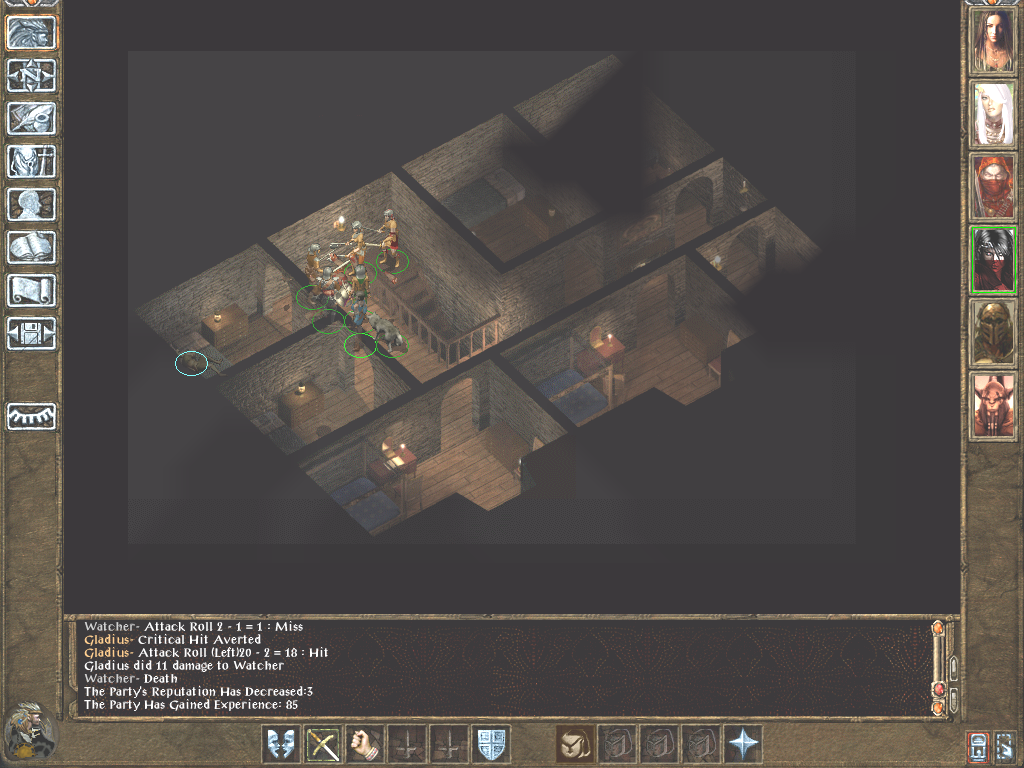Show the character record with the head silhouette
Screen dimensions: 1024x768
[32, 205]
